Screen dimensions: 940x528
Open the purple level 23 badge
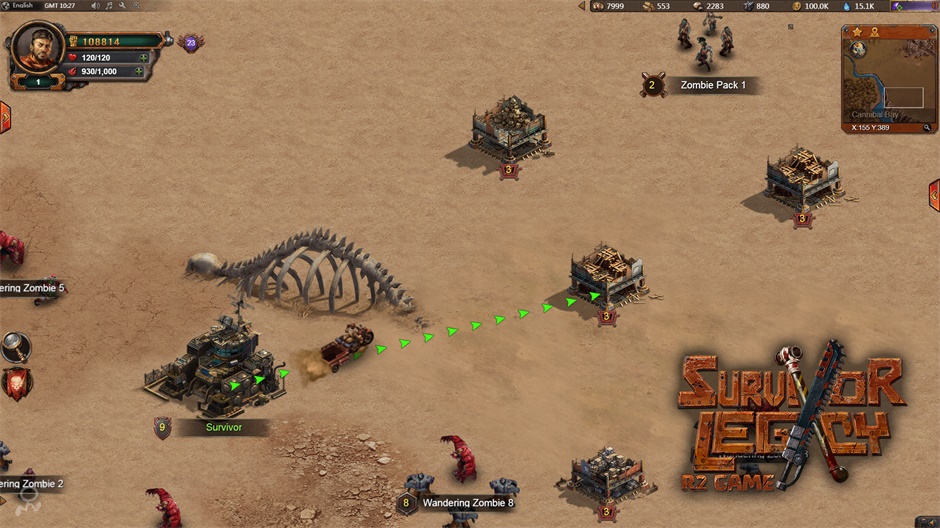(190, 43)
